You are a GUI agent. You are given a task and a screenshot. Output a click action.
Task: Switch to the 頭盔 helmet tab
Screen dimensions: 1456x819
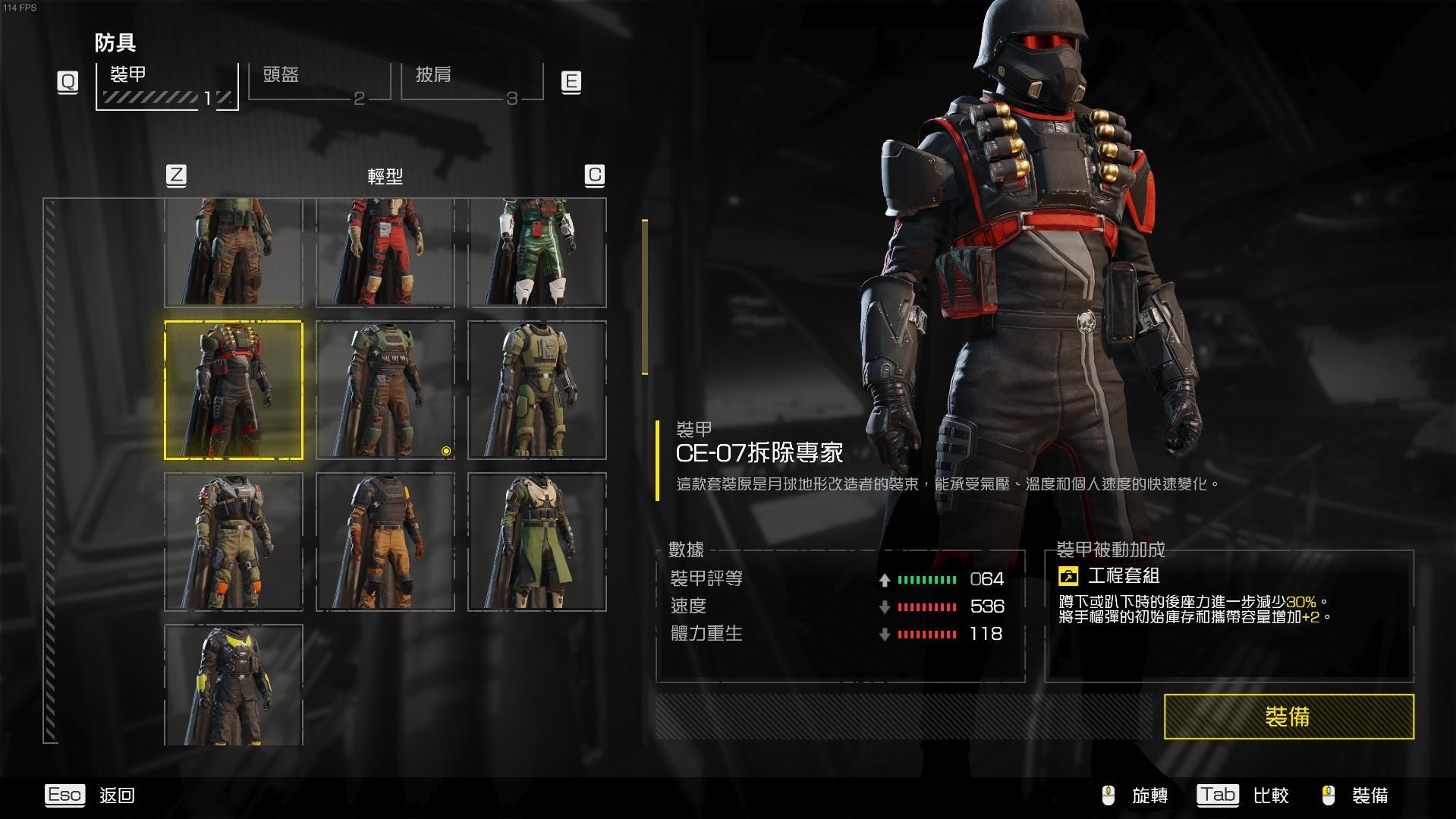pyautogui.click(x=319, y=81)
